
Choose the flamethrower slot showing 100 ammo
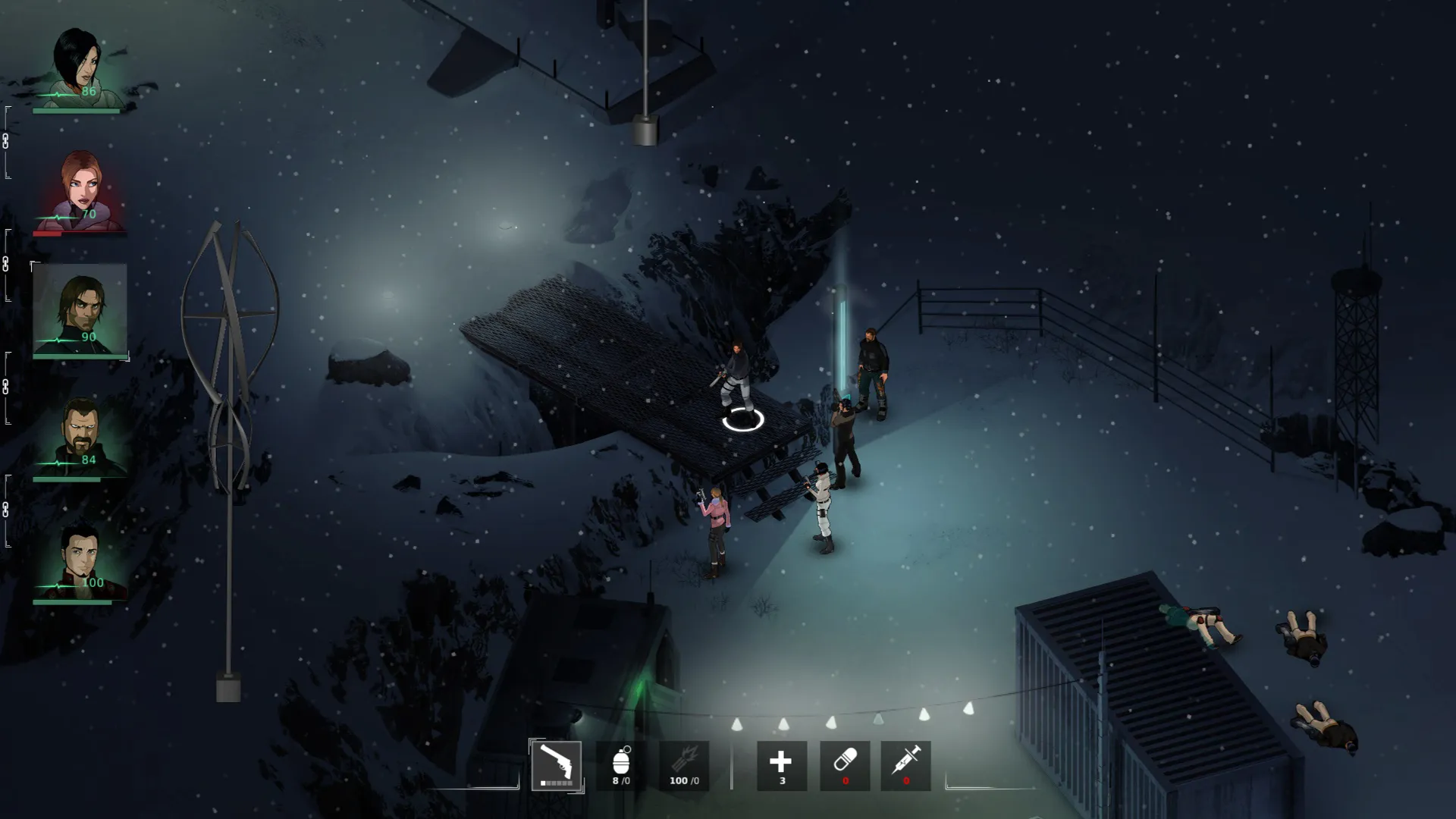coord(684,765)
